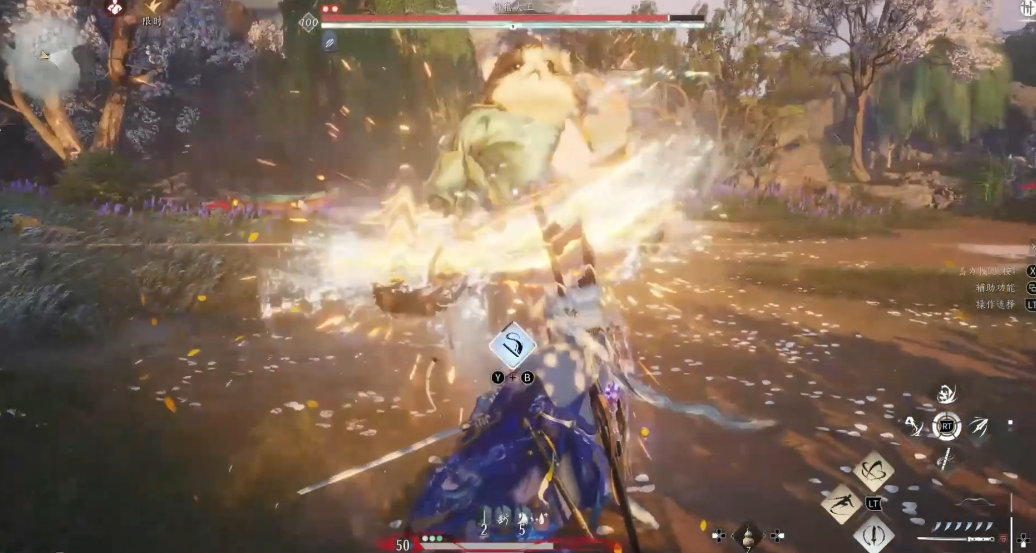Activate the arrowhead burst ability icon
Screen dimensions: 1036x553
point(977,427)
